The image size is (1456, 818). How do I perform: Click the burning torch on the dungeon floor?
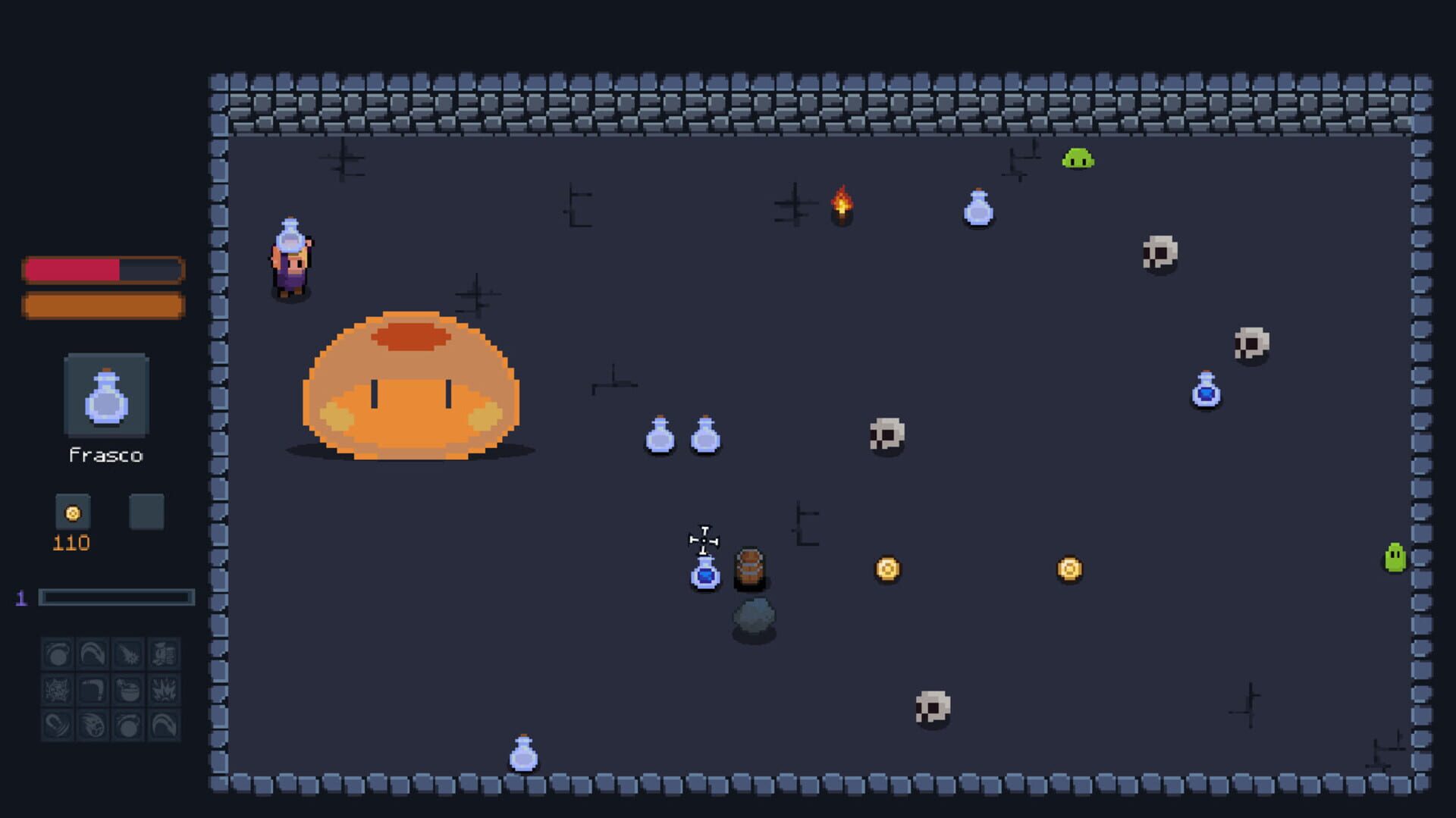(842, 205)
